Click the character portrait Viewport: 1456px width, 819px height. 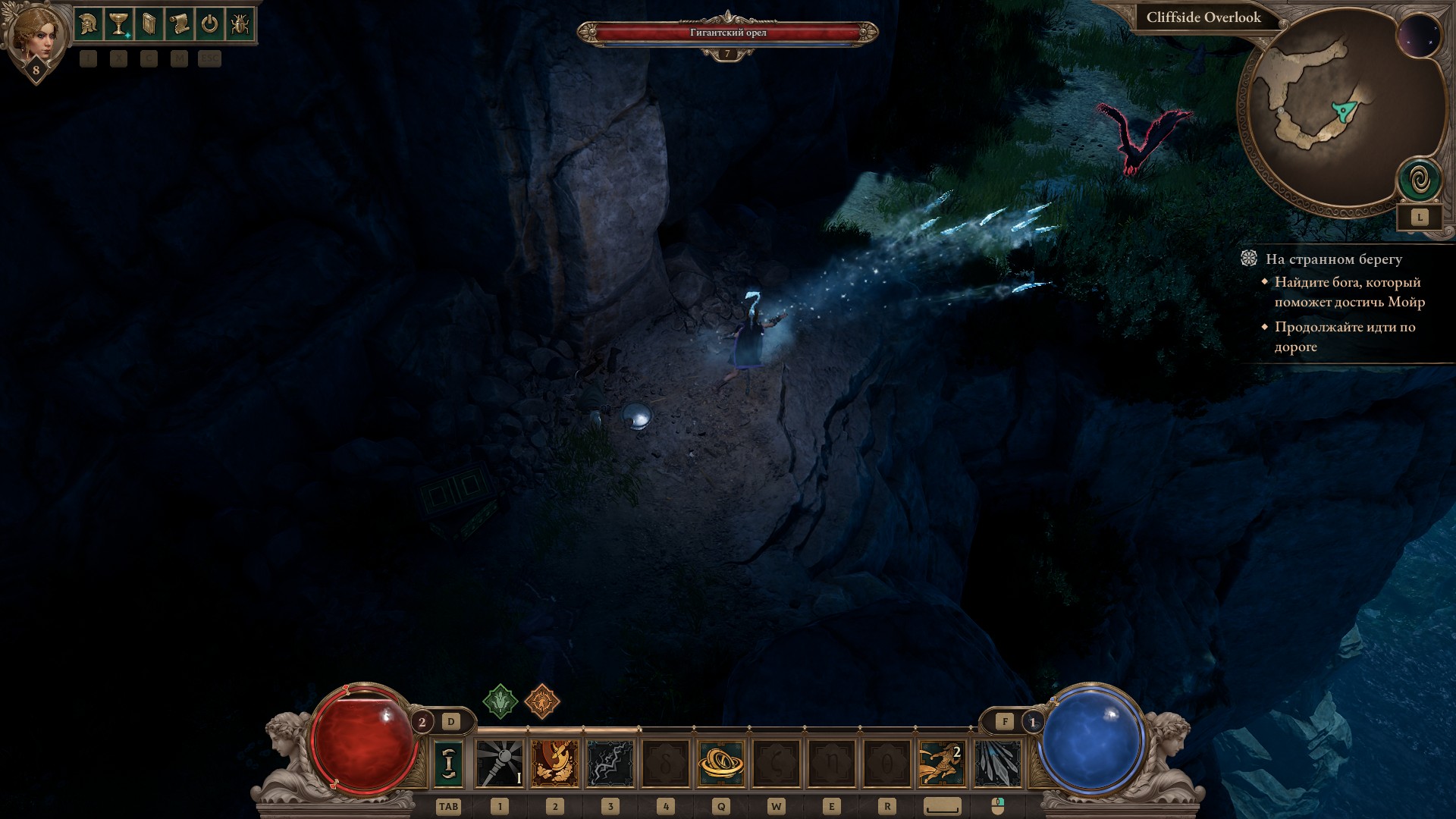(35, 34)
